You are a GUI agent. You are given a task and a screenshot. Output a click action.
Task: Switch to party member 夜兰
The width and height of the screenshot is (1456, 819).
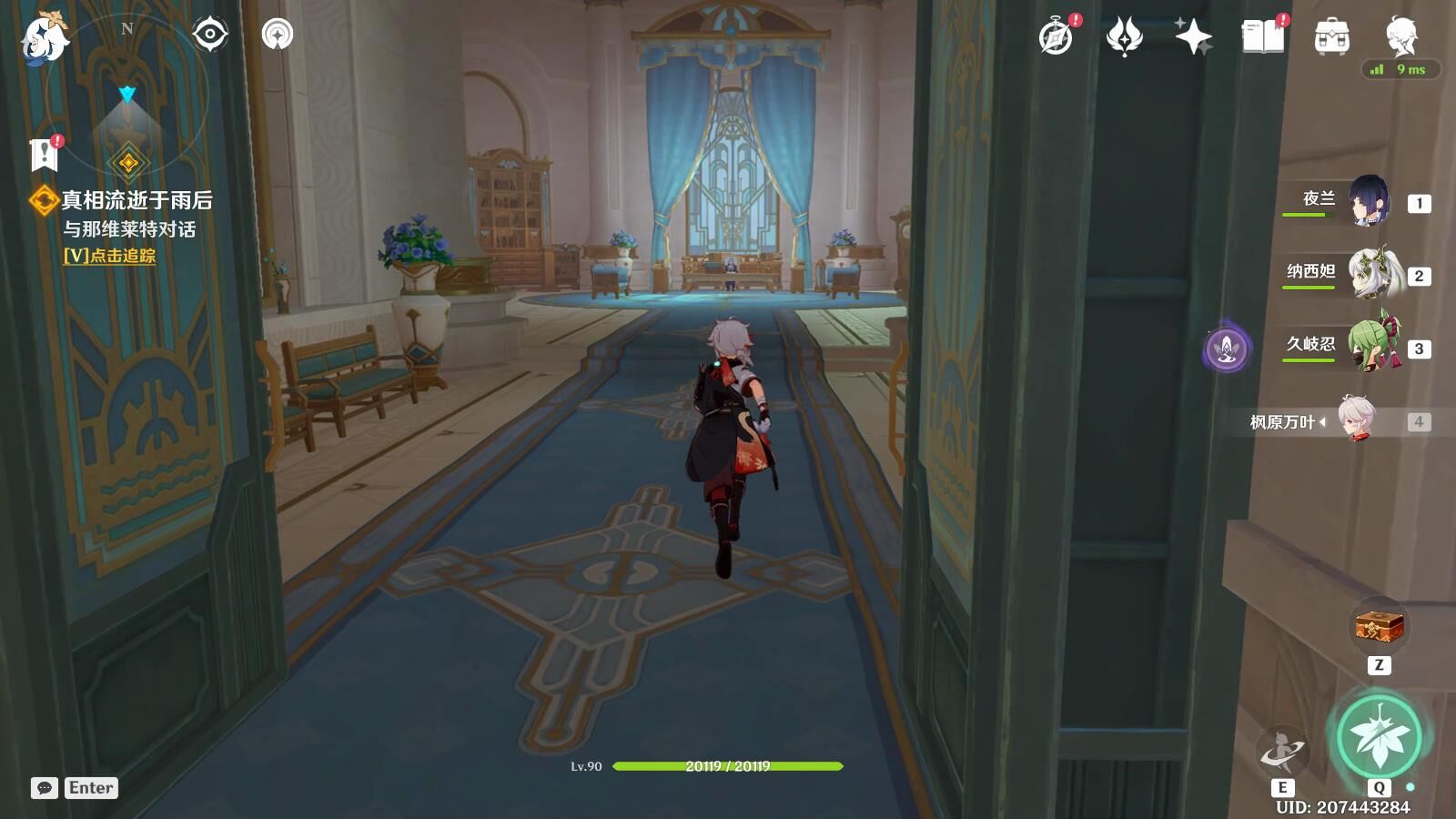coord(1368,202)
